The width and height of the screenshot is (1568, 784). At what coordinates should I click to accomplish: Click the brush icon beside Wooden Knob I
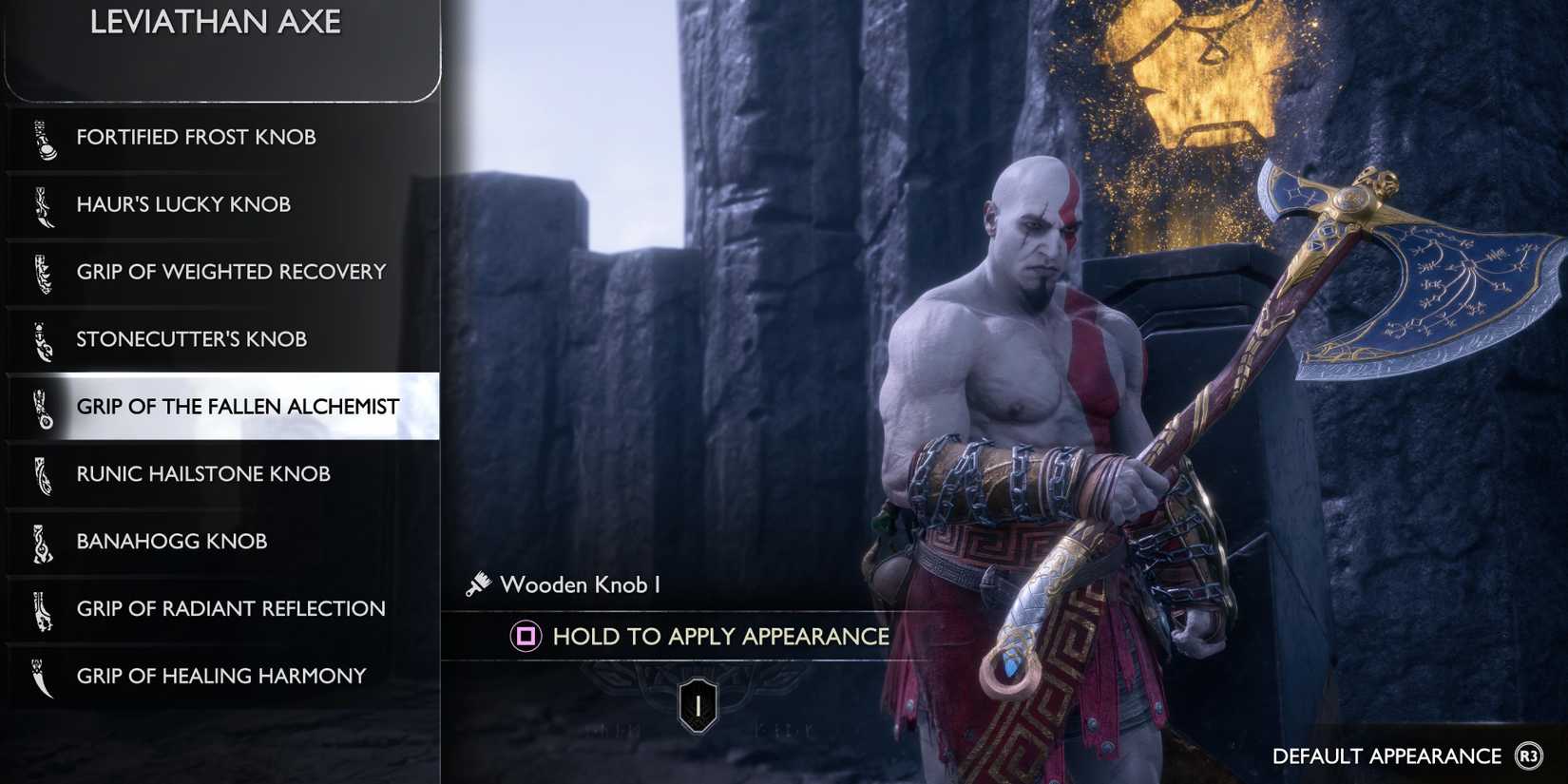(477, 583)
